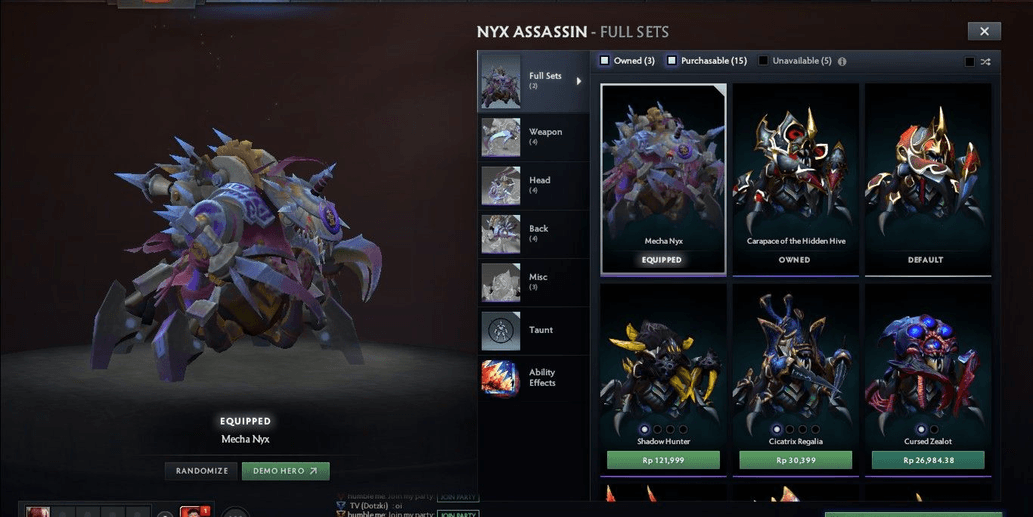This screenshot has height=517, width=1033.
Task: Open the Misc category
Action: pos(532,282)
